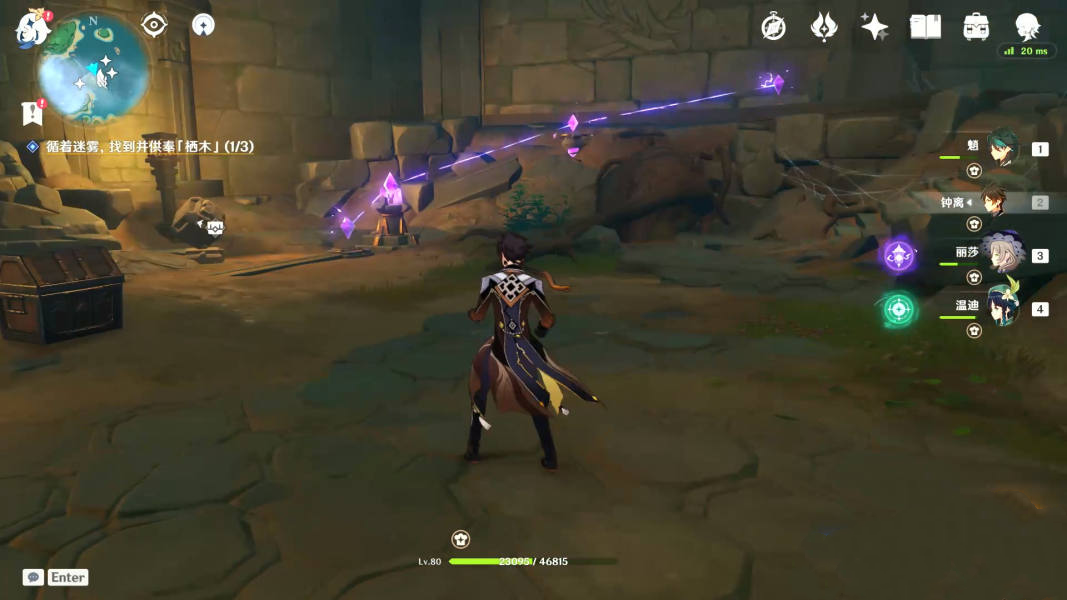Activate Venti's teal elemental burst icon
The height and width of the screenshot is (600, 1067).
tap(898, 309)
